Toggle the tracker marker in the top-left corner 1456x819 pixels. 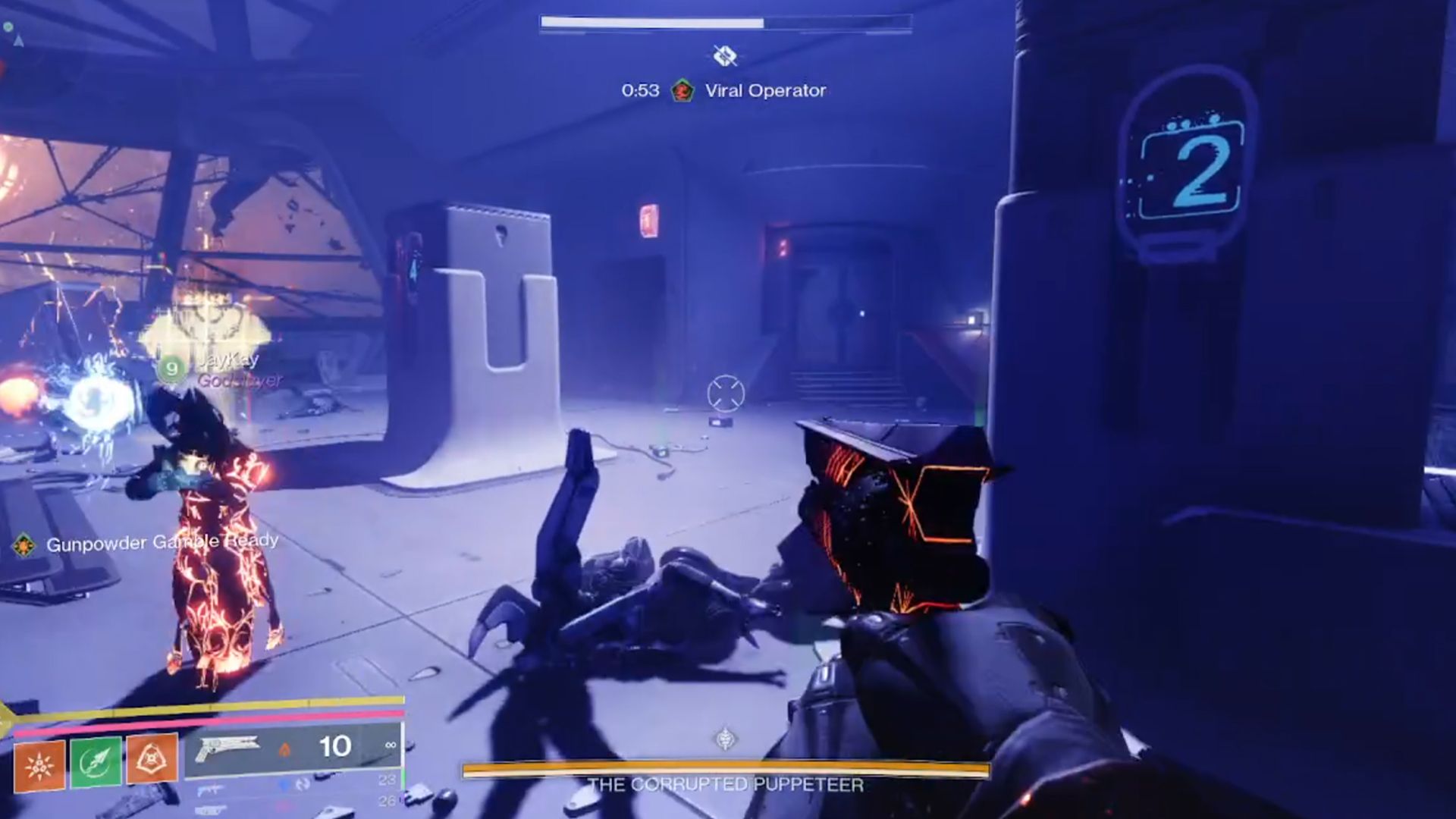pyautogui.click(x=9, y=27)
